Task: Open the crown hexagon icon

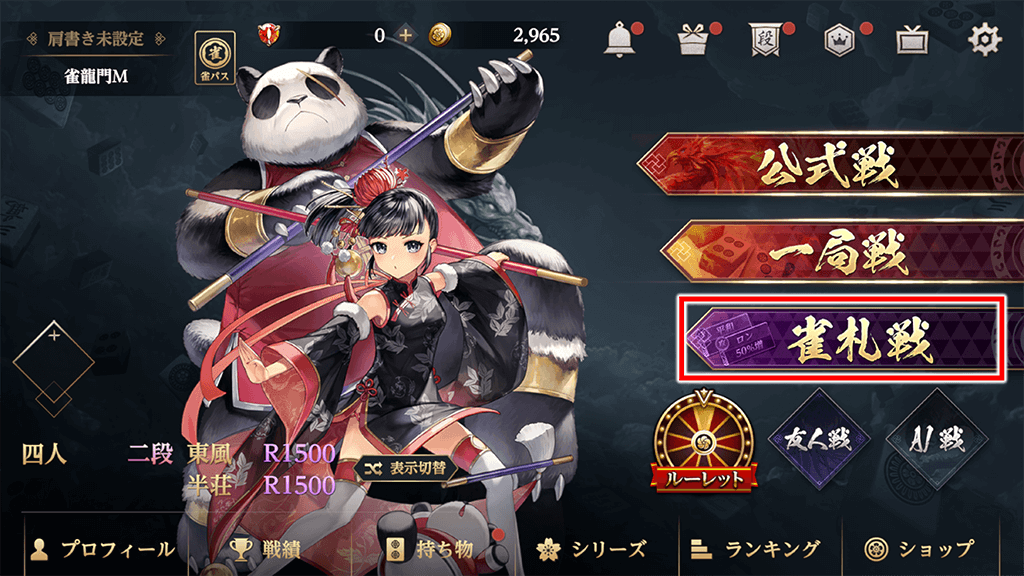Action: (838, 40)
